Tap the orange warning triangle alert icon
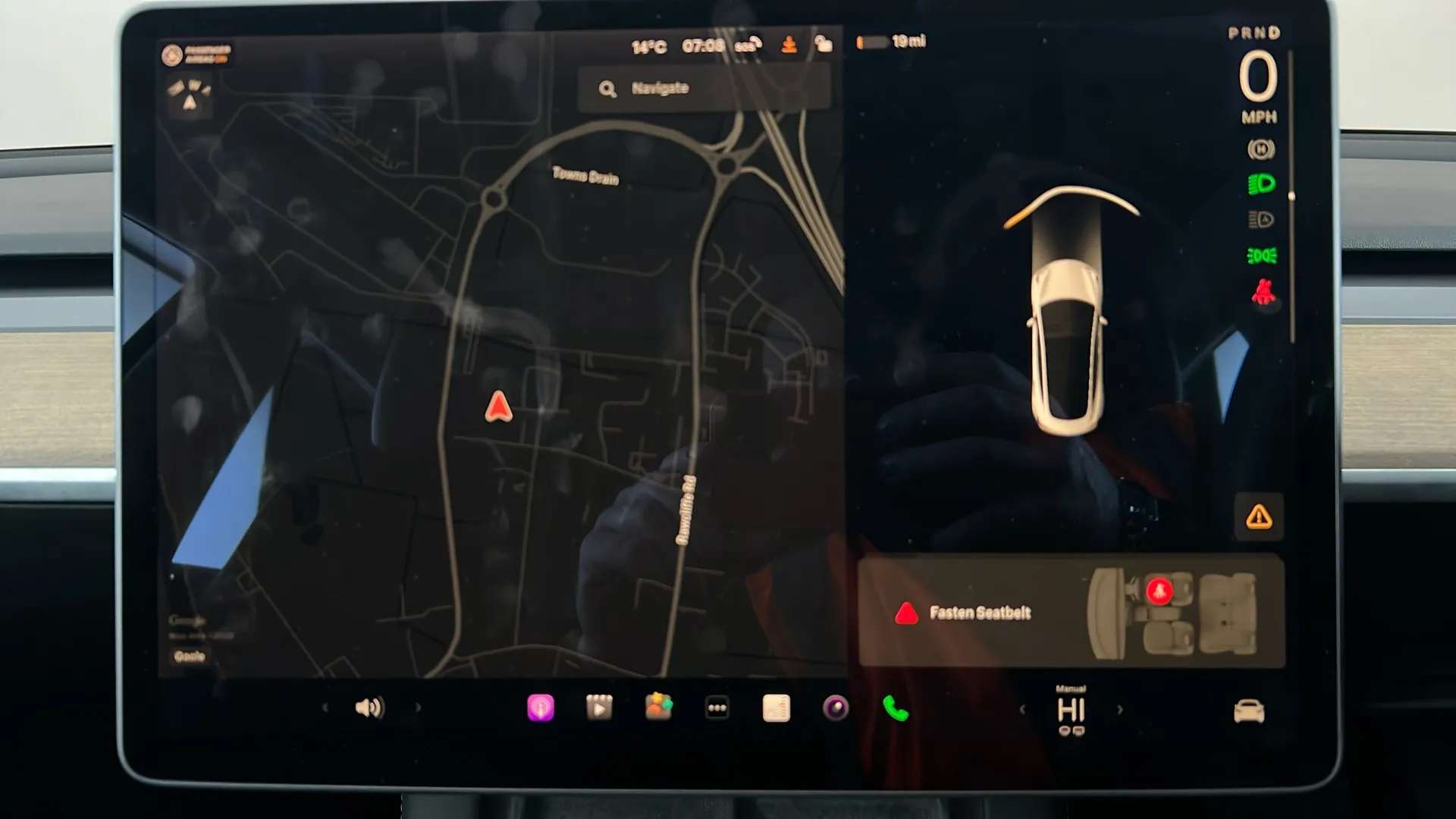The height and width of the screenshot is (819, 1456). 1258,517
